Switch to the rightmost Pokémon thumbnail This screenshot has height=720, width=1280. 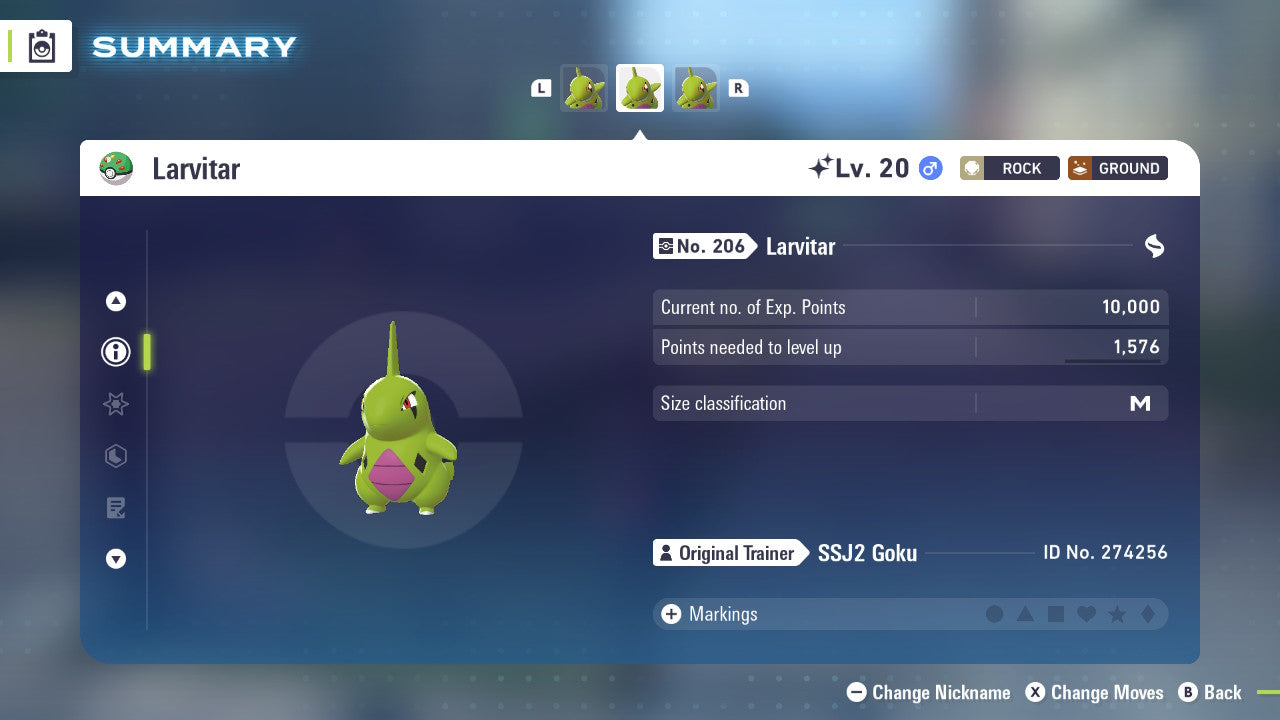click(x=697, y=88)
